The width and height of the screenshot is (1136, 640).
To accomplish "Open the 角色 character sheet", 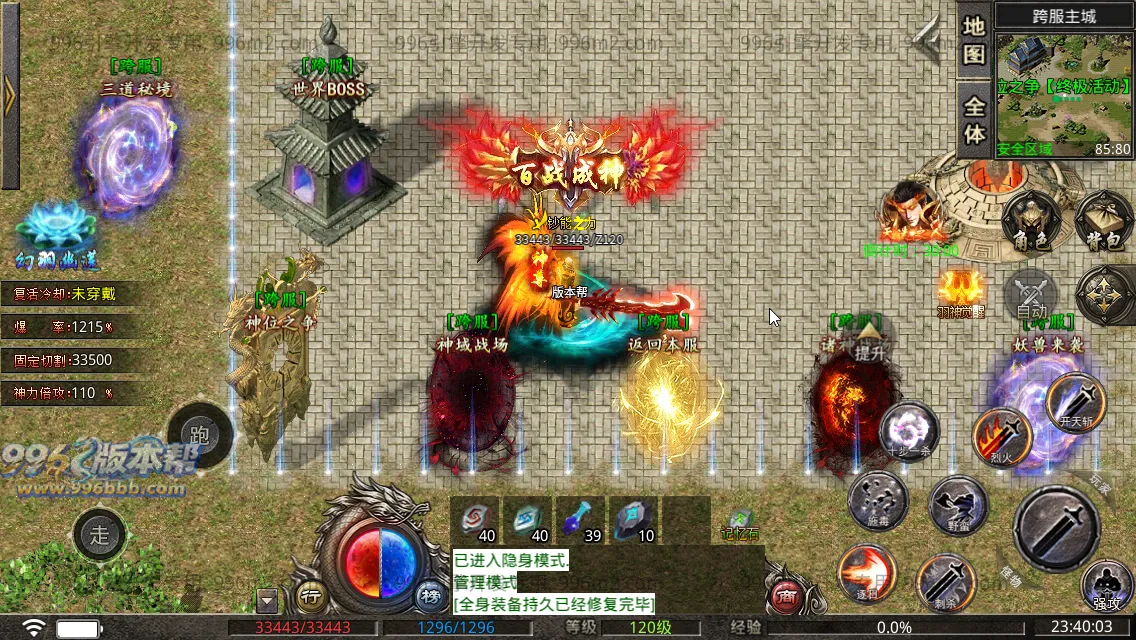I will [1029, 221].
